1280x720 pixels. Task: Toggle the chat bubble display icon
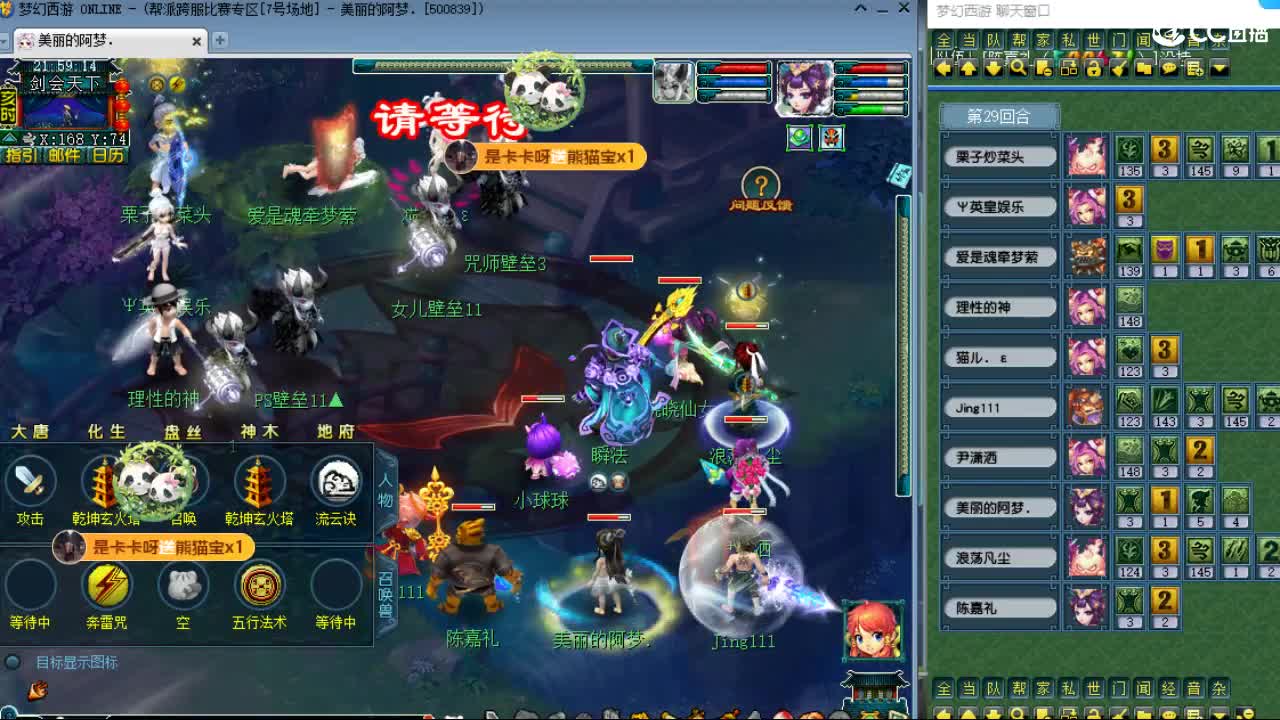pyautogui.click(x=1169, y=68)
